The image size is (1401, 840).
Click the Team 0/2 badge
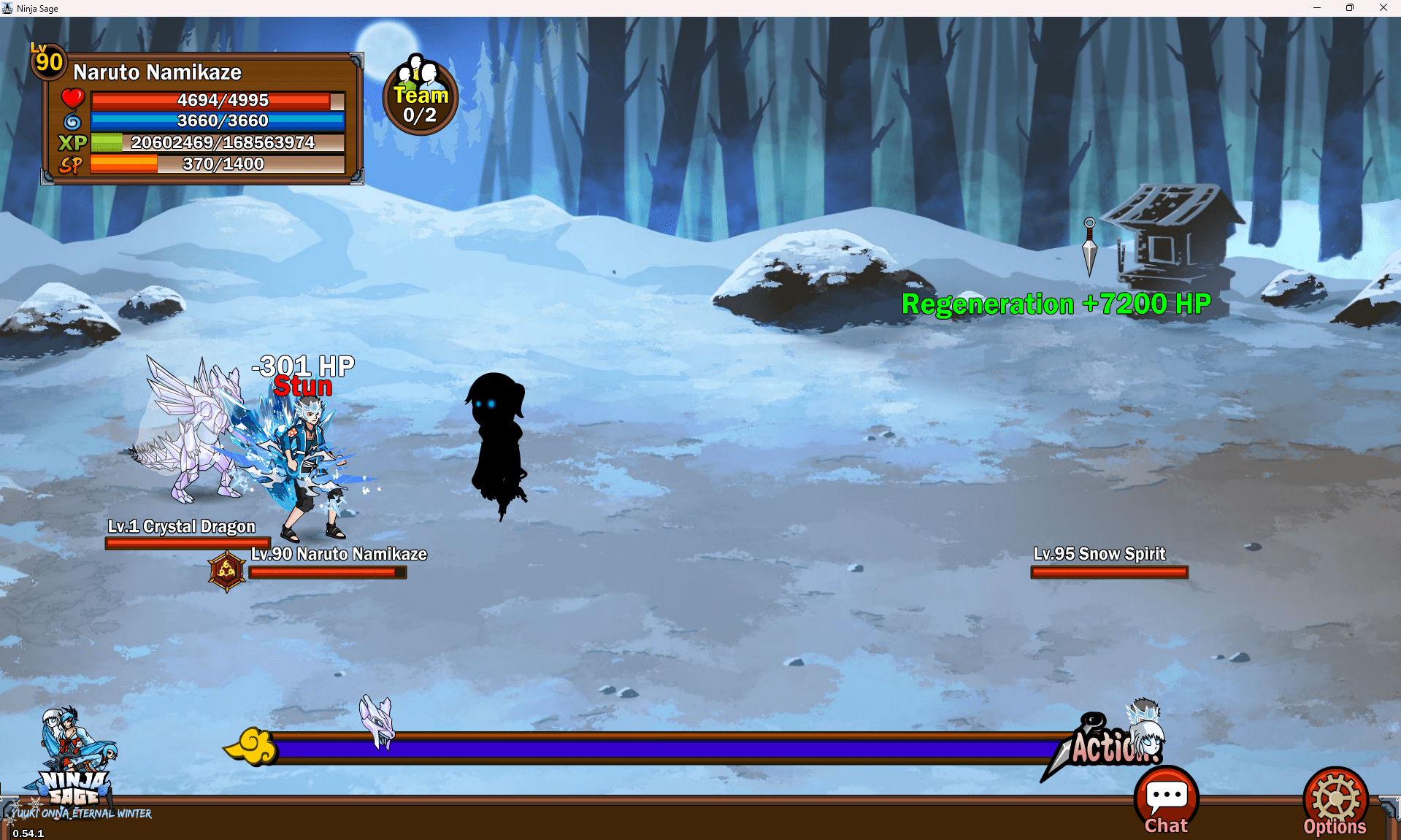[x=421, y=96]
